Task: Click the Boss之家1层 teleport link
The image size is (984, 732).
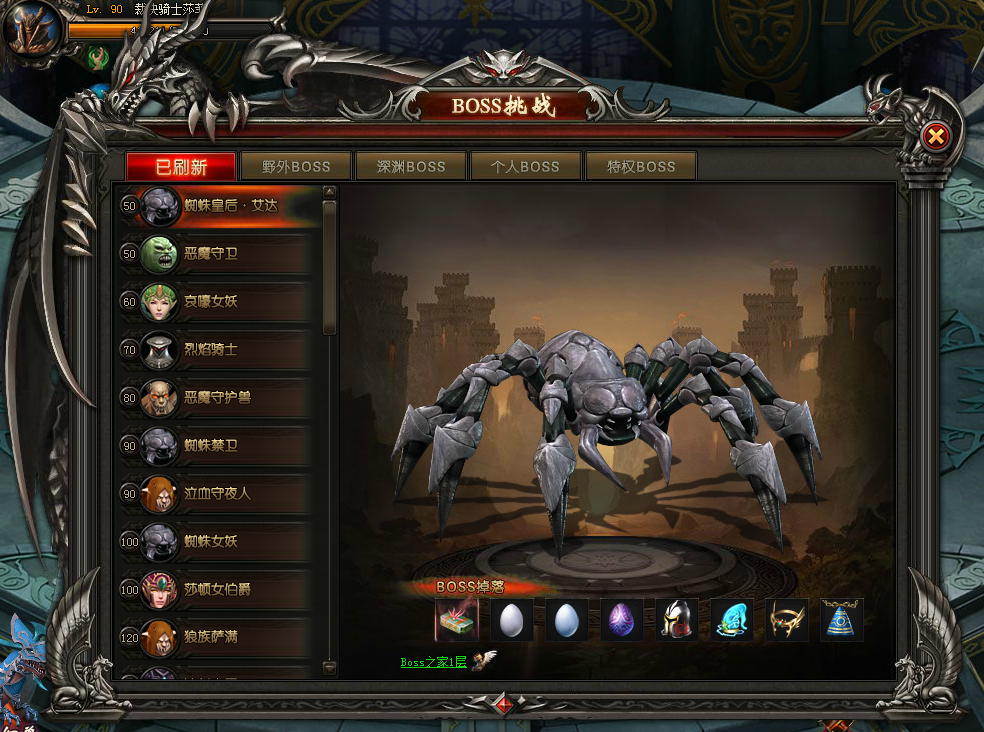Action: (433, 662)
